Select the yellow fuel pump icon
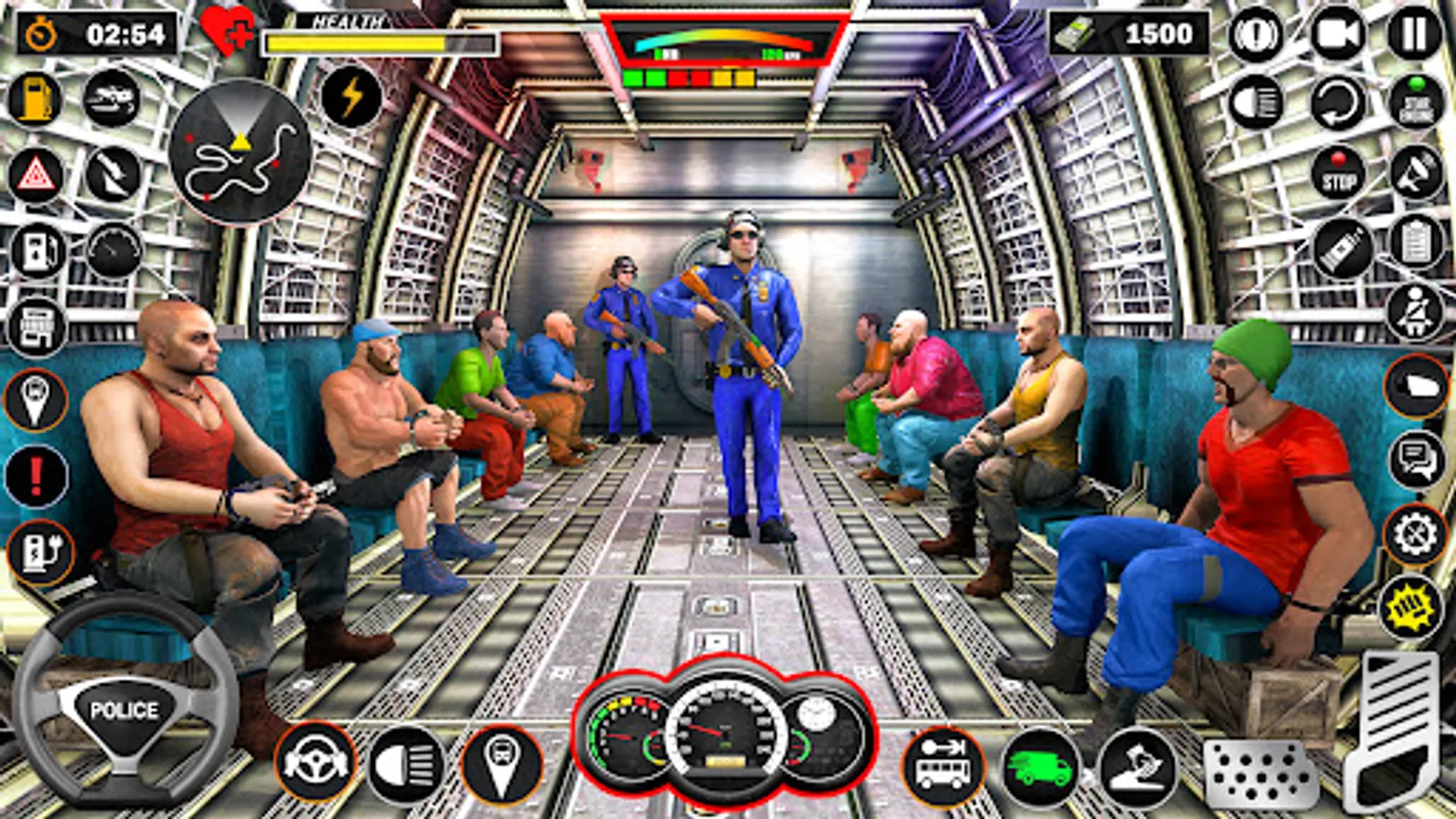1456x819 pixels. point(35,98)
